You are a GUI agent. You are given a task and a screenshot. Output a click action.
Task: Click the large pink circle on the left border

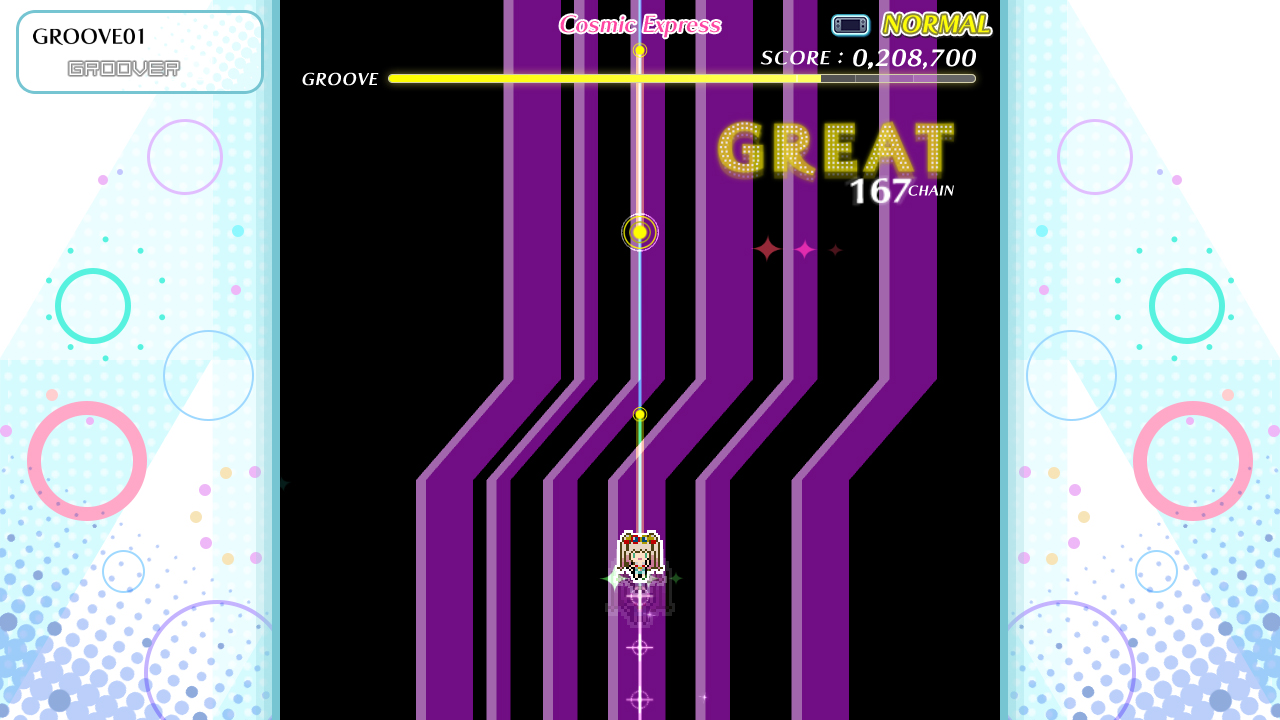point(88,461)
